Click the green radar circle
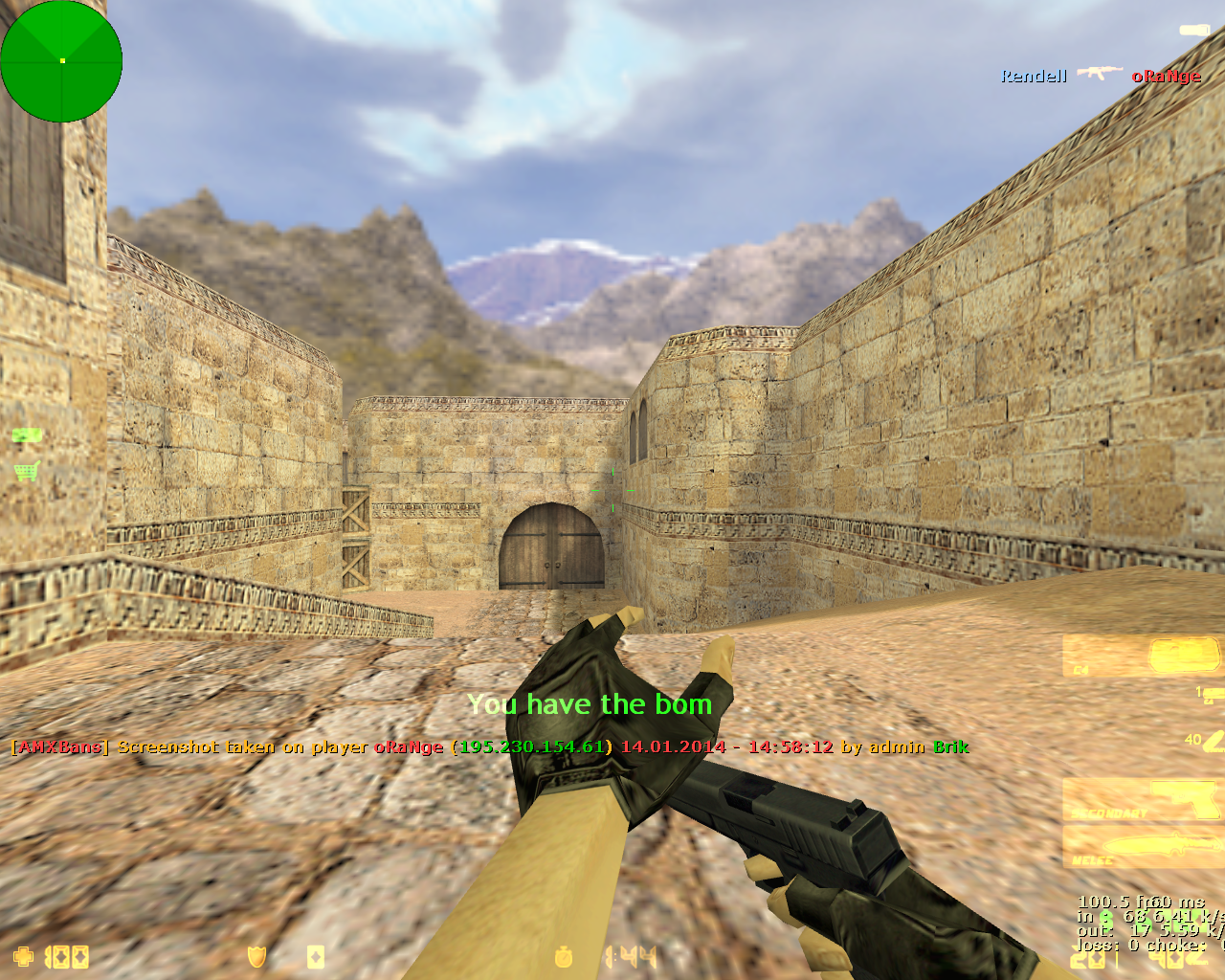 coord(61,61)
